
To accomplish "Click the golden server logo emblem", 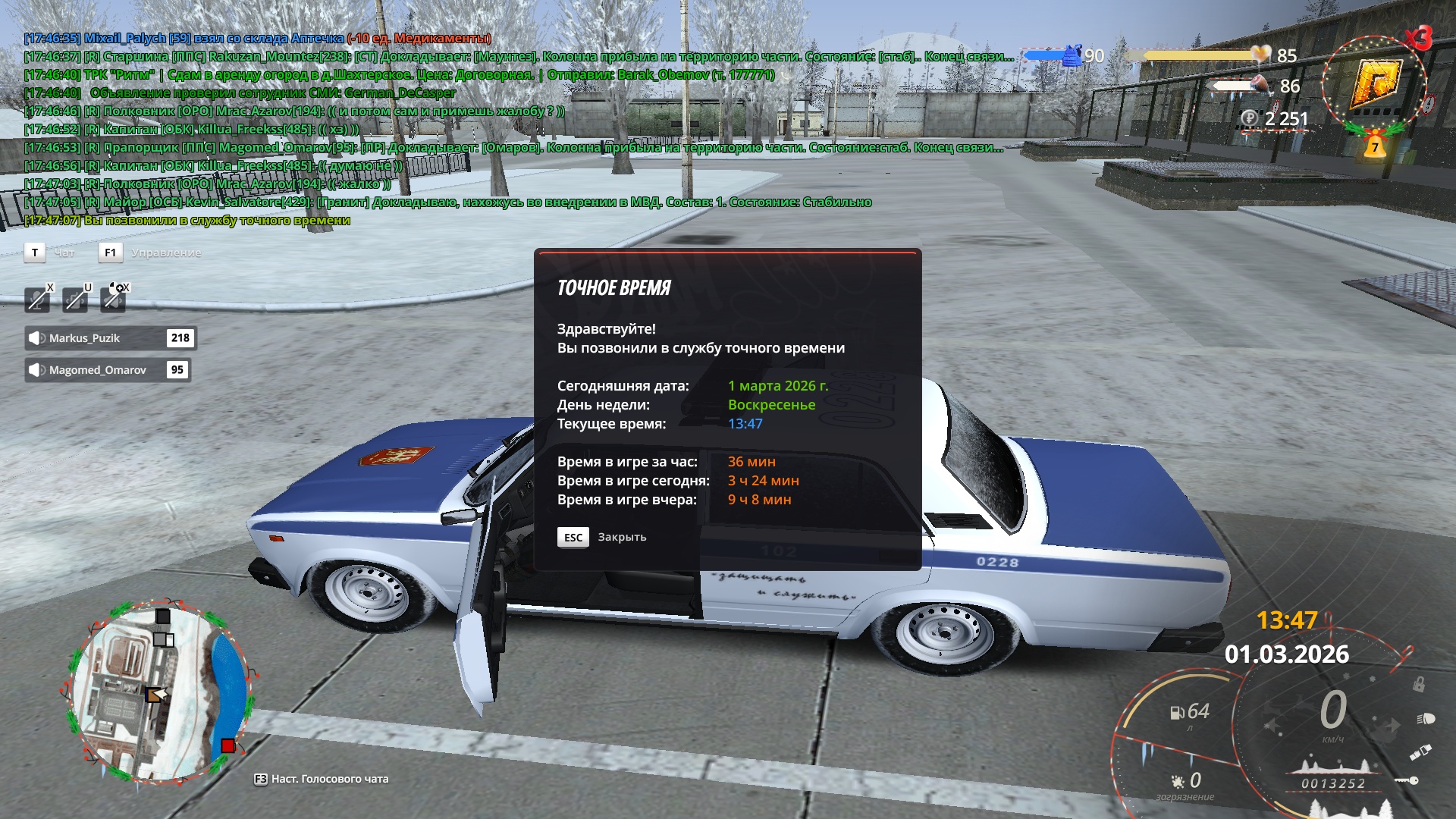I will 1375,82.
